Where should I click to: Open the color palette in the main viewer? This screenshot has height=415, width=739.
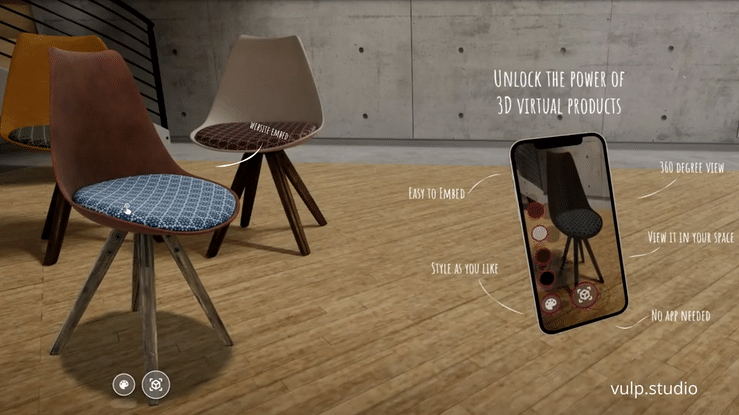click(125, 383)
